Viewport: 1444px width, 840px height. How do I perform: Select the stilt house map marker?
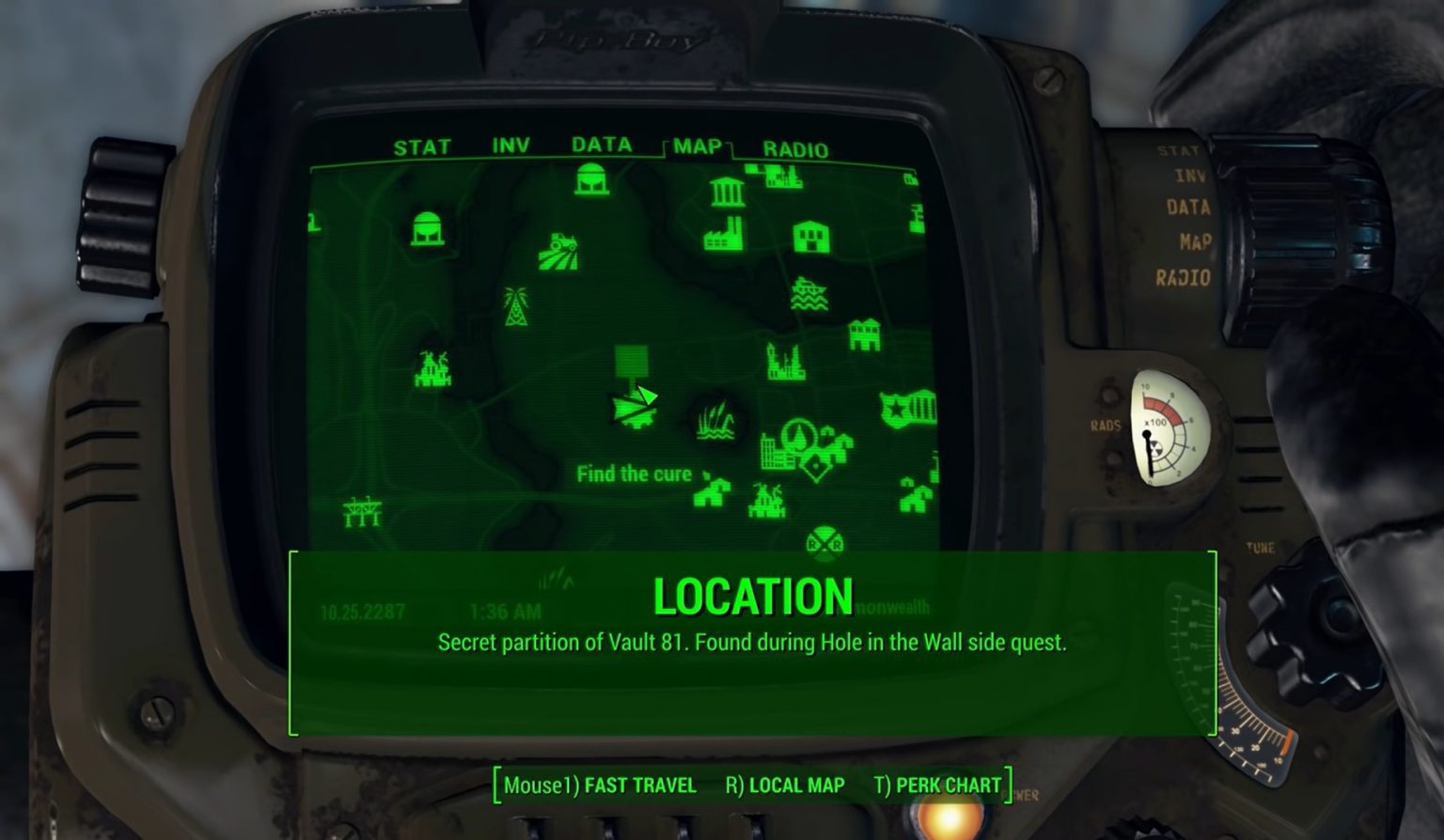coord(864,334)
